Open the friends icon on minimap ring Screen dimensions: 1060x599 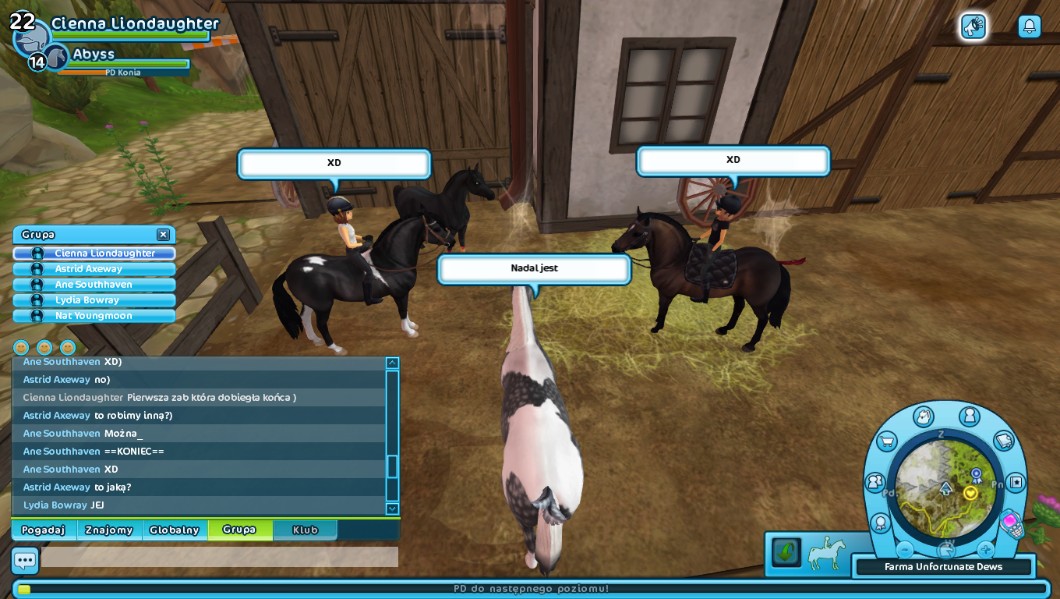875,482
